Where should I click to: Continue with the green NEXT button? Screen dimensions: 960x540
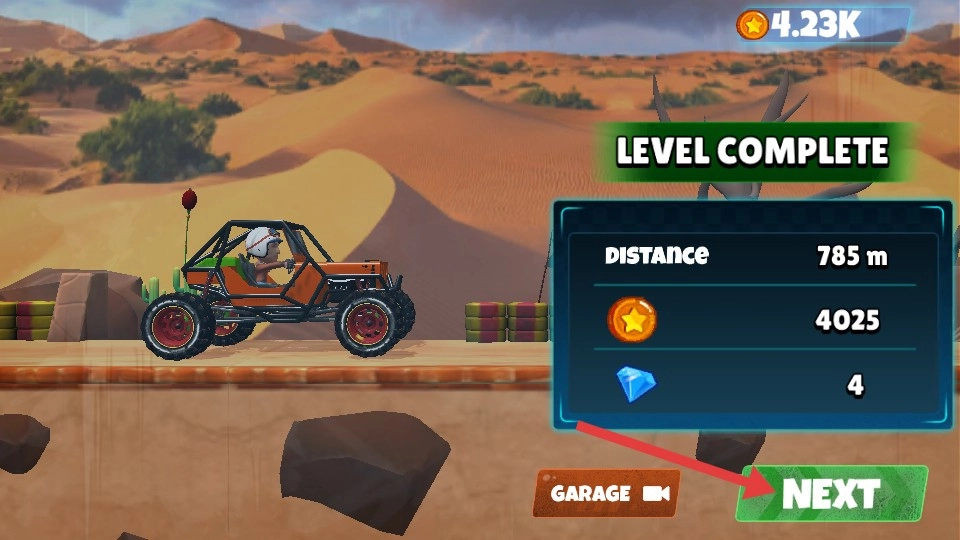click(x=832, y=493)
